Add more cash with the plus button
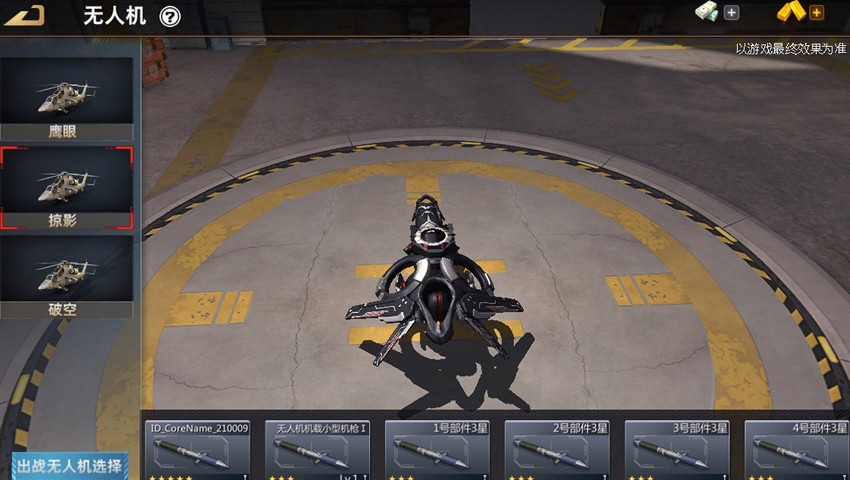 click(x=731, y=13)
